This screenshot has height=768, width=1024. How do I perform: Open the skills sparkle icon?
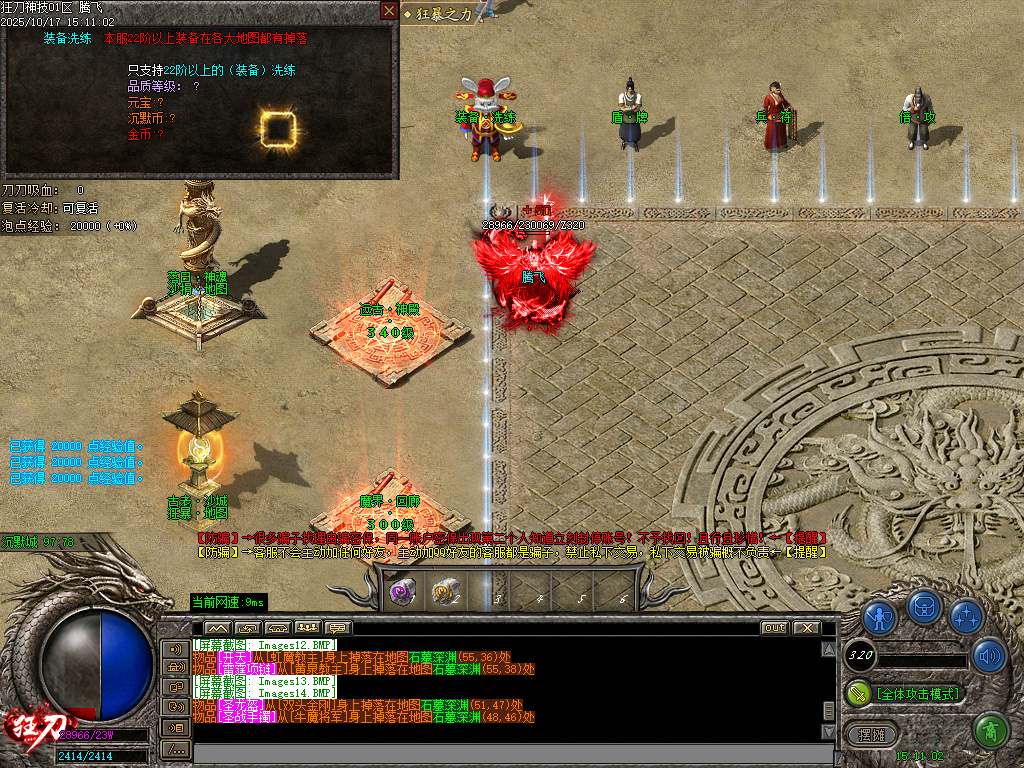click(966, 616)
